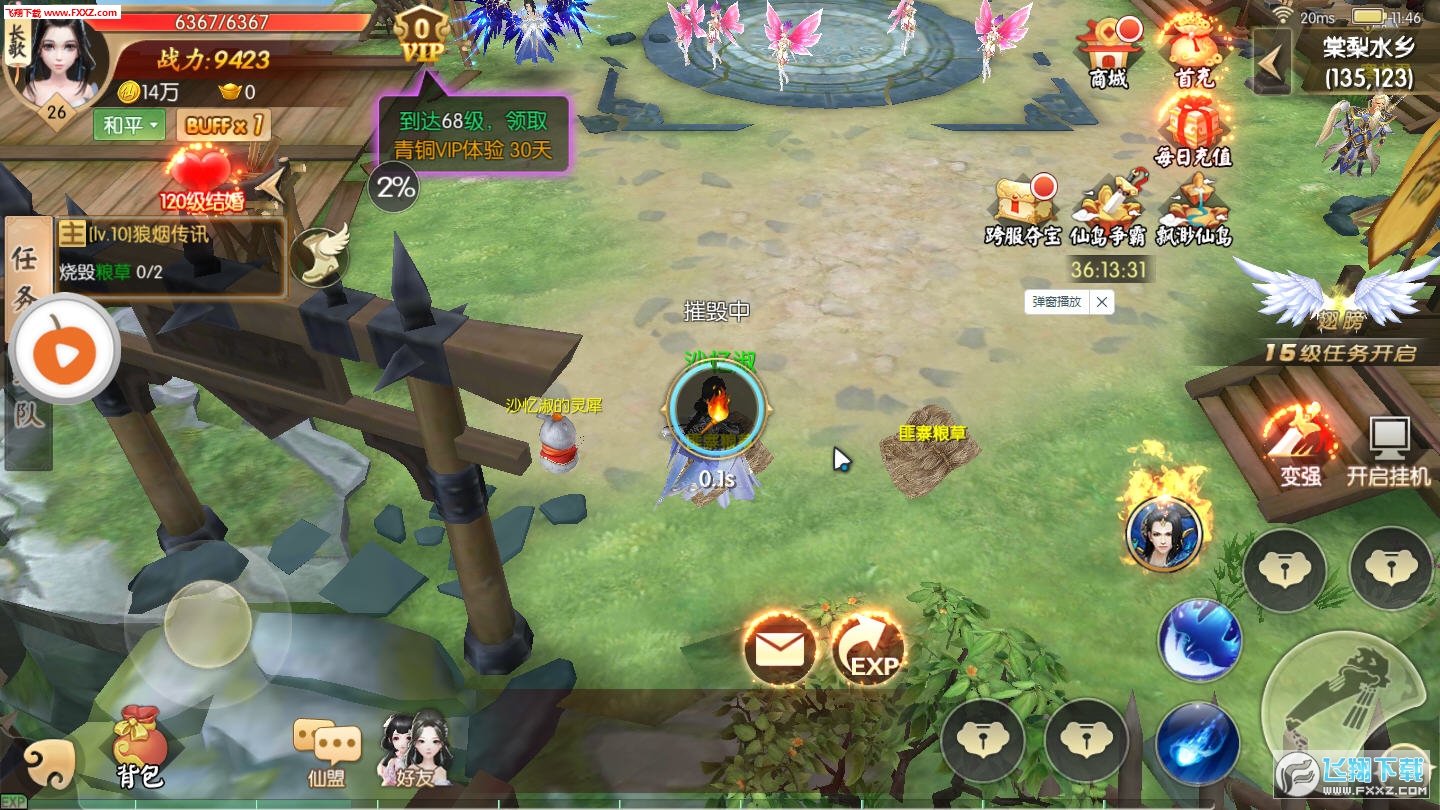1440x810 pixels.
Task: Open the 跨服夺宝 treasure chest event
Action: tap(1023, 208)
